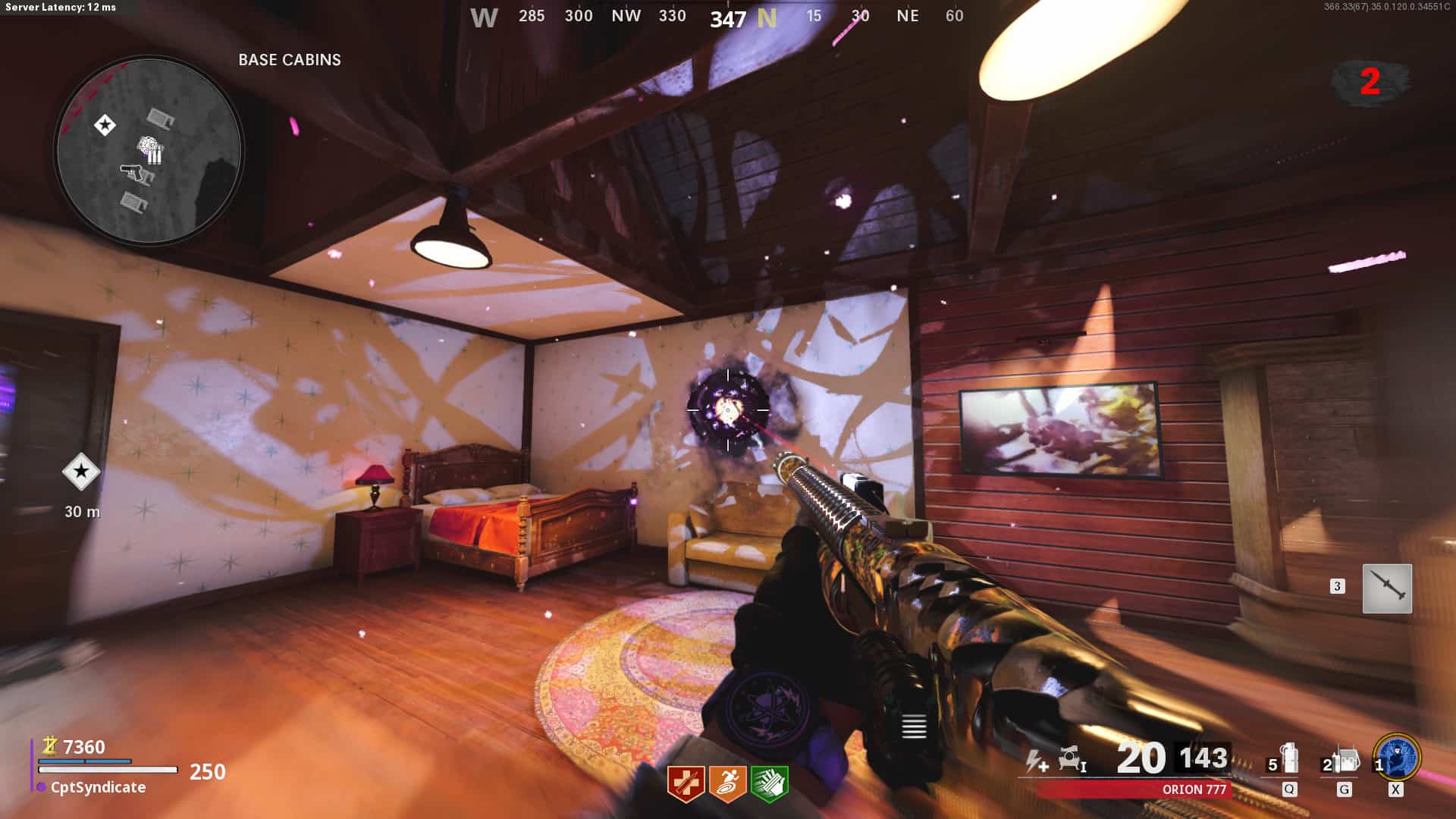
Task: Select the red Quick Revive perk icon
Action: coord(686,783)
